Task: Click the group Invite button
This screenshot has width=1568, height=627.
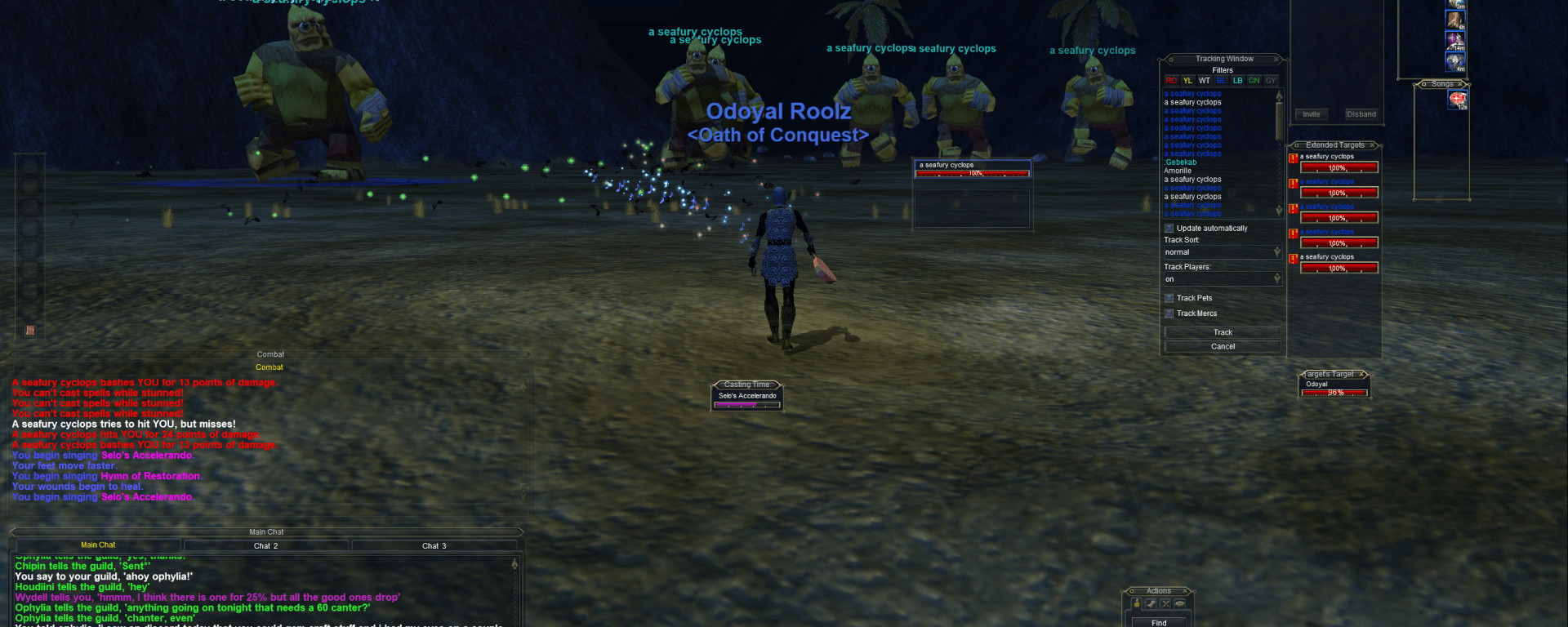Action: pos(1312,114)
